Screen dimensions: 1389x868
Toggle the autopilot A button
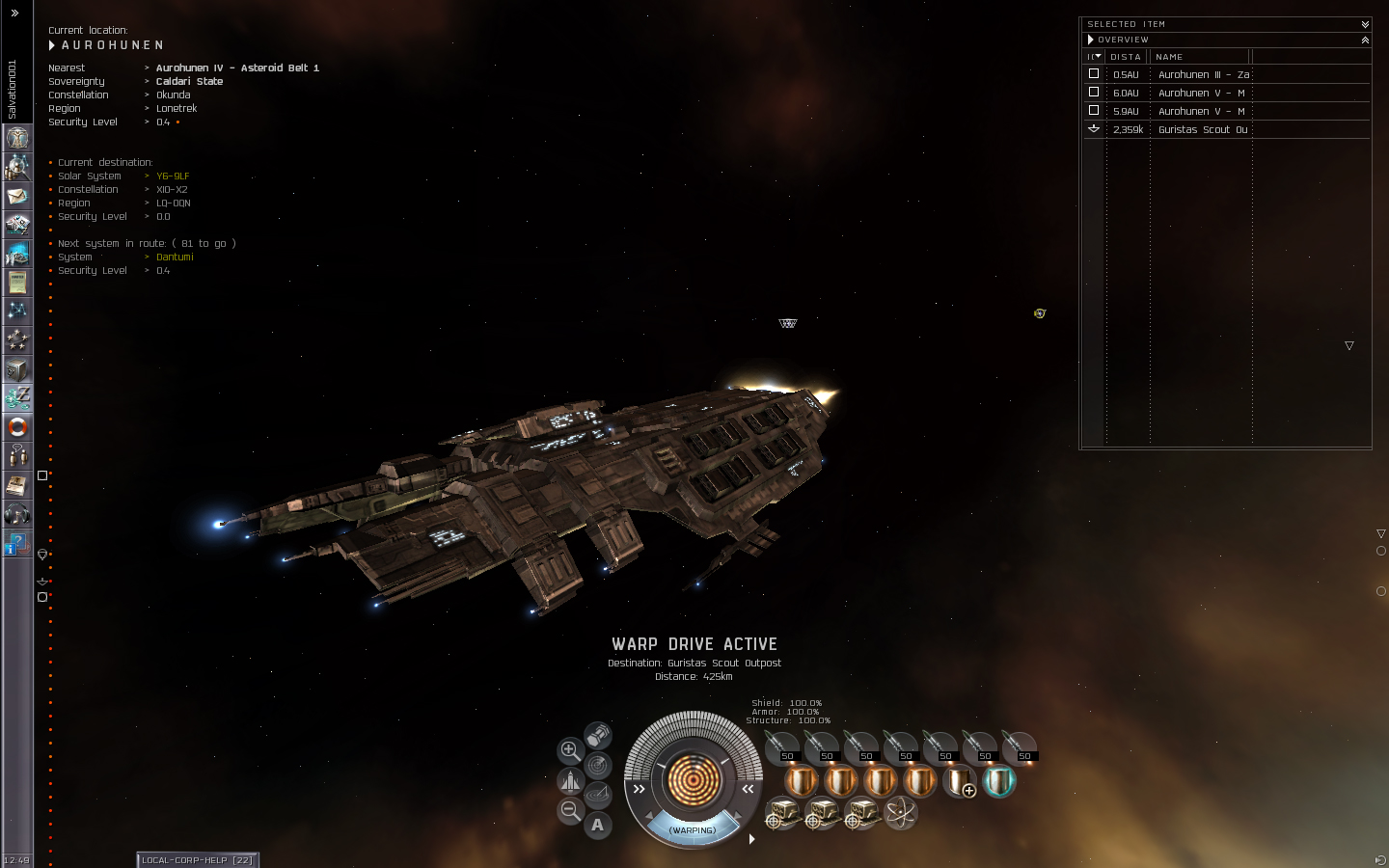[598, 825]
